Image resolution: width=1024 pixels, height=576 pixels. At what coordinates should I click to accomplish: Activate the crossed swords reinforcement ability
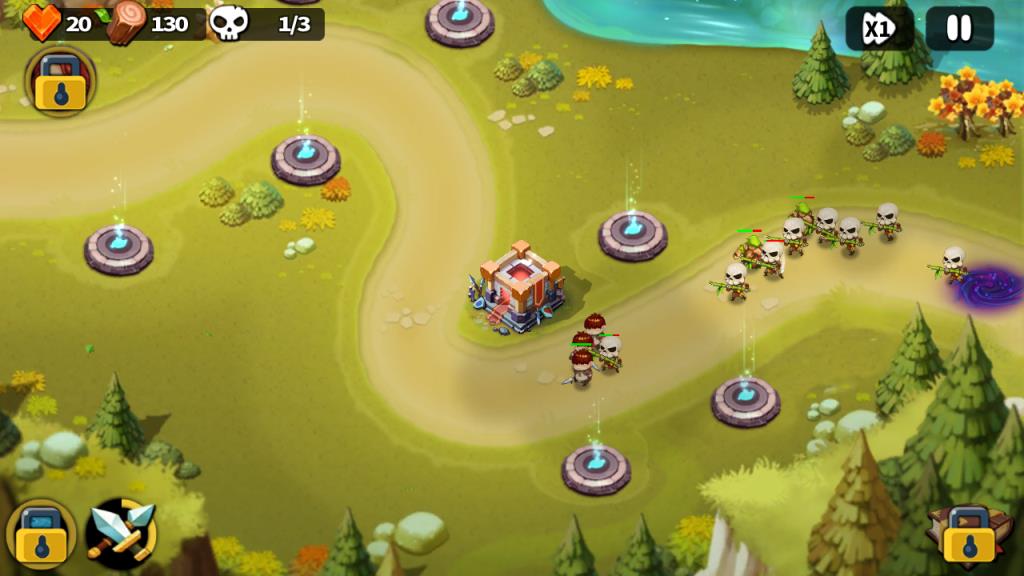coord(121,533)
